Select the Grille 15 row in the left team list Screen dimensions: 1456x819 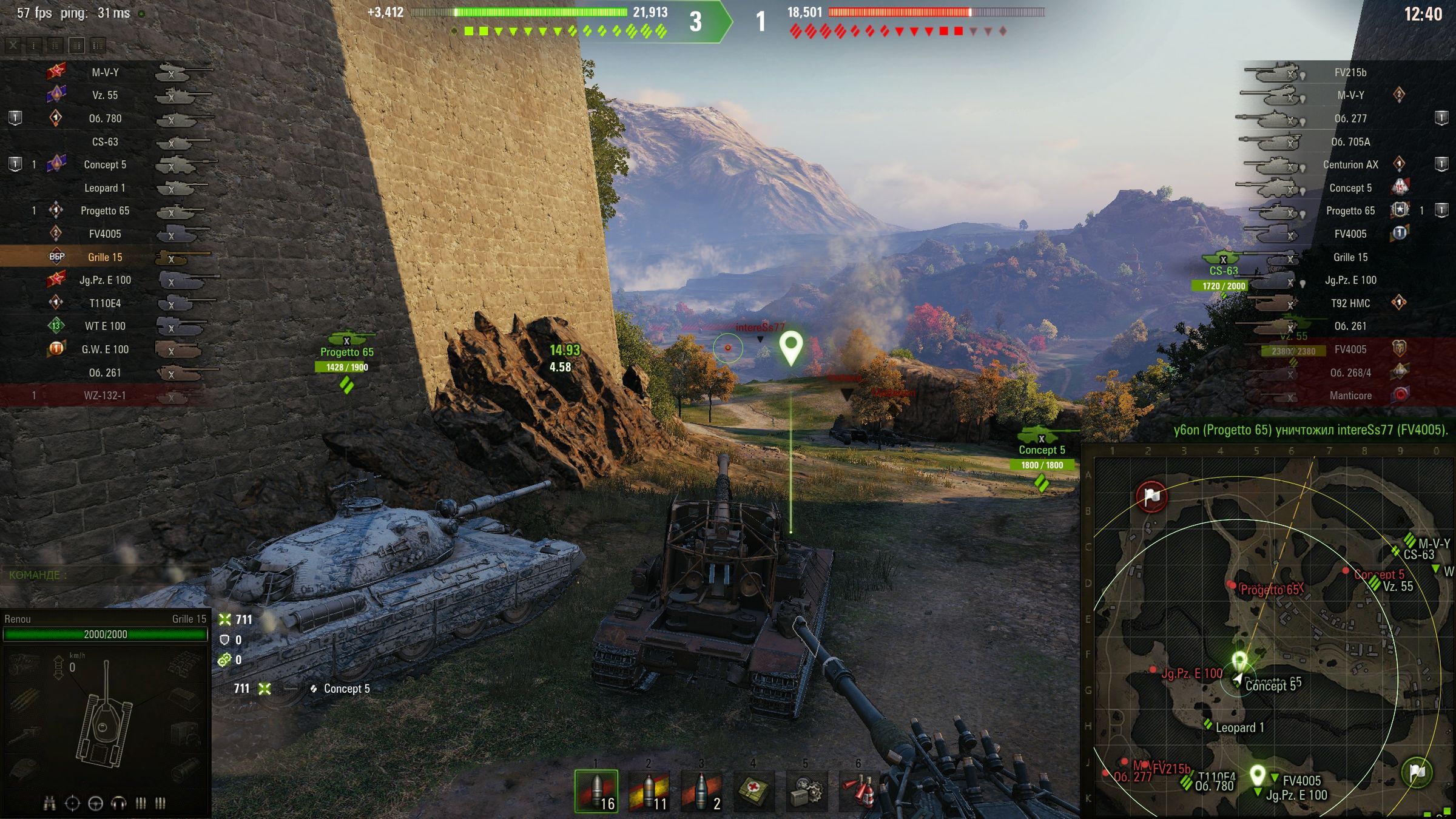point(105,257)
